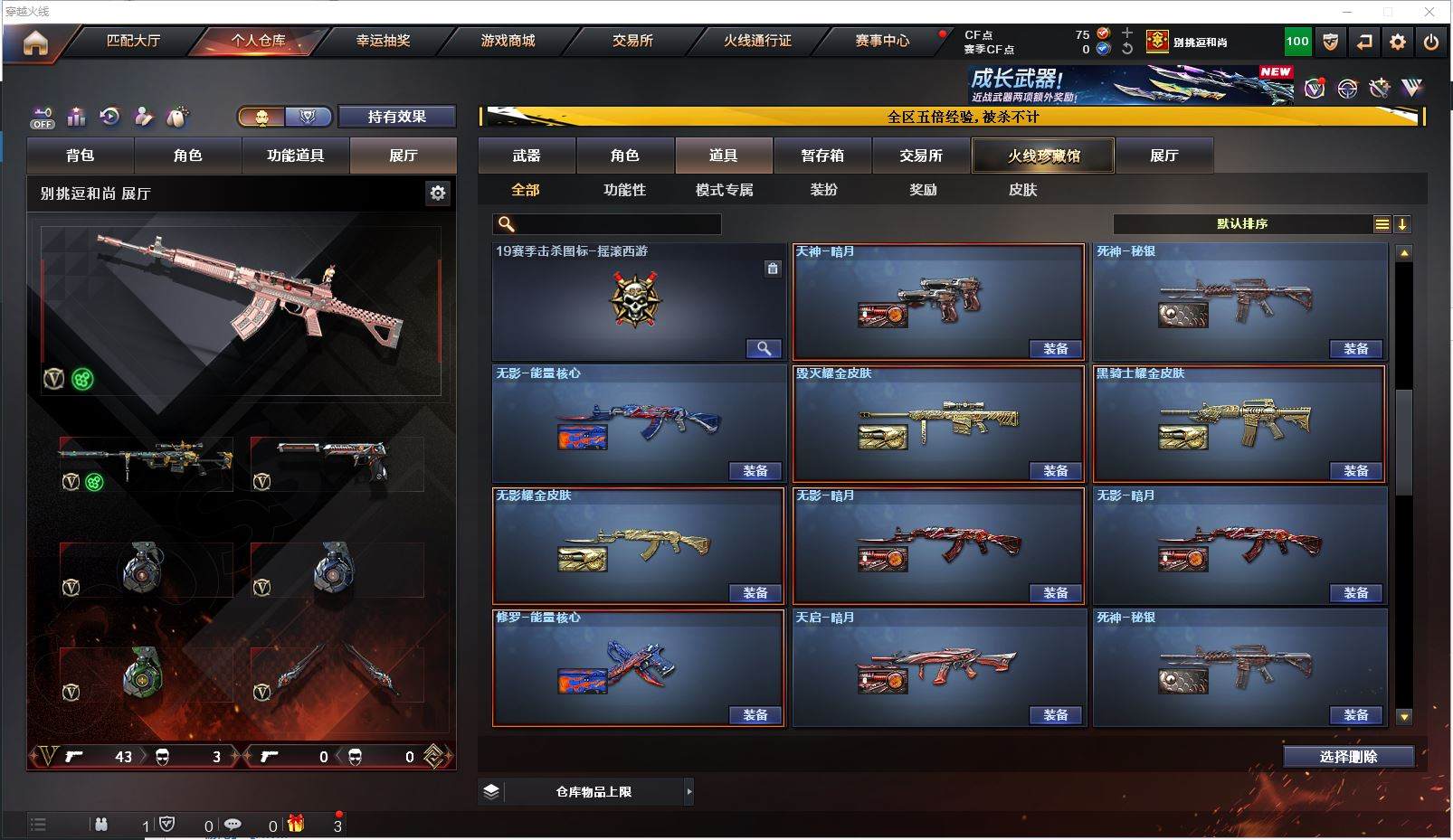Open the 默认排序 sort dropdown
The image size is (1453, 840).
(x=1243, y=224)
